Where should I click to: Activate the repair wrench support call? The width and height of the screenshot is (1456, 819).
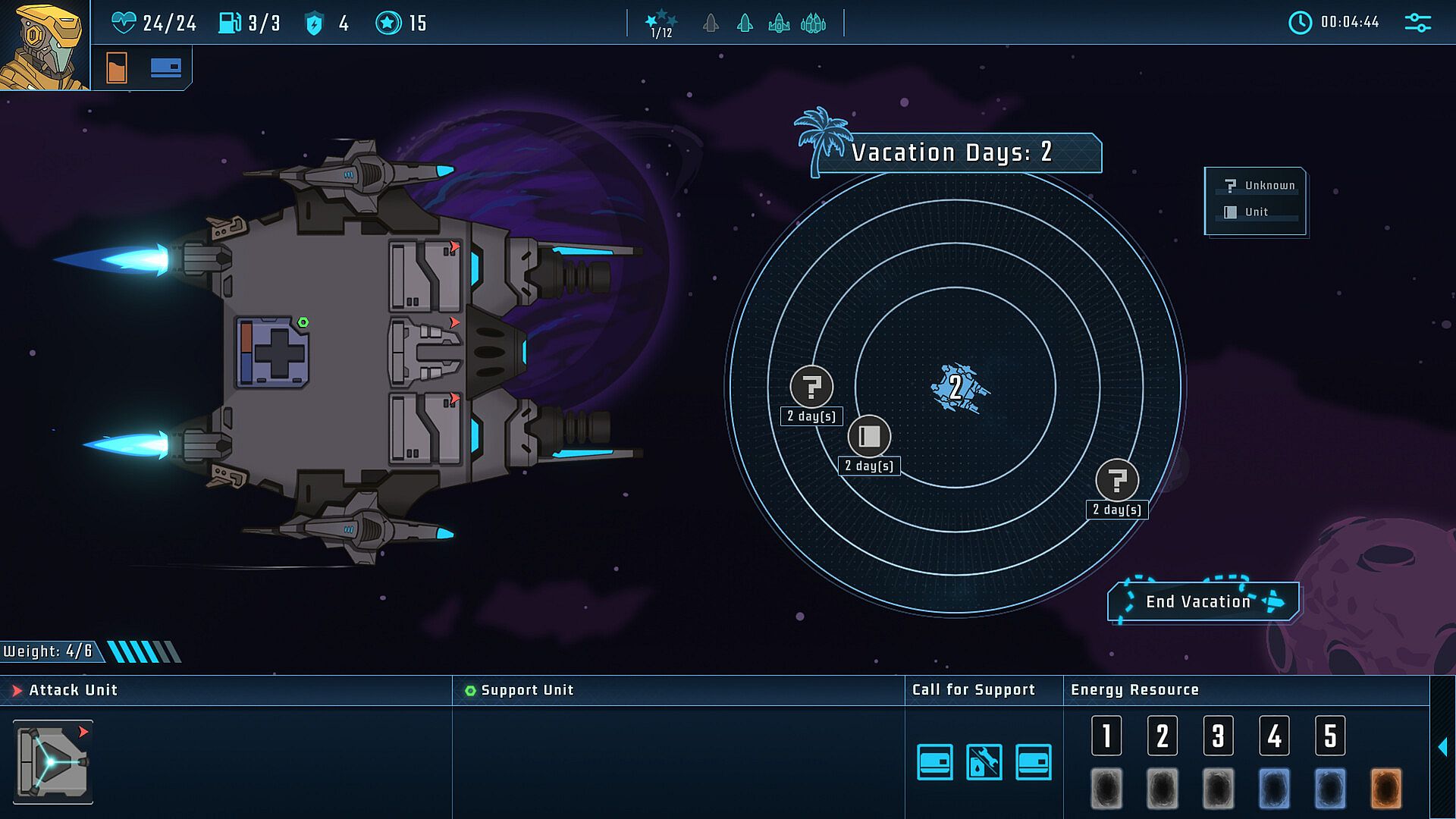984,762
